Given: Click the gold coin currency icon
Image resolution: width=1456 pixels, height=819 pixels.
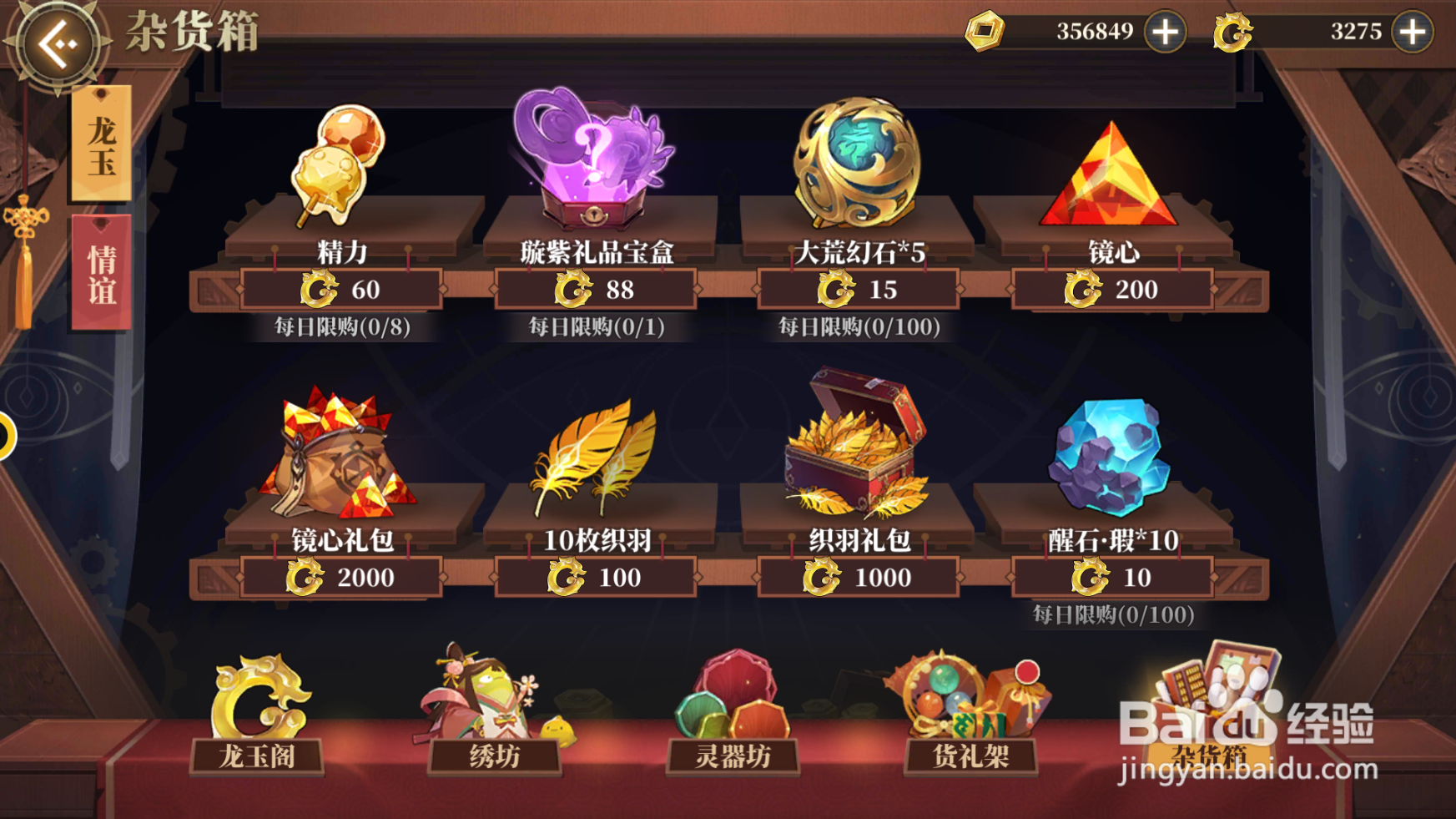Looking at the screenshot, I should point(985,32).
